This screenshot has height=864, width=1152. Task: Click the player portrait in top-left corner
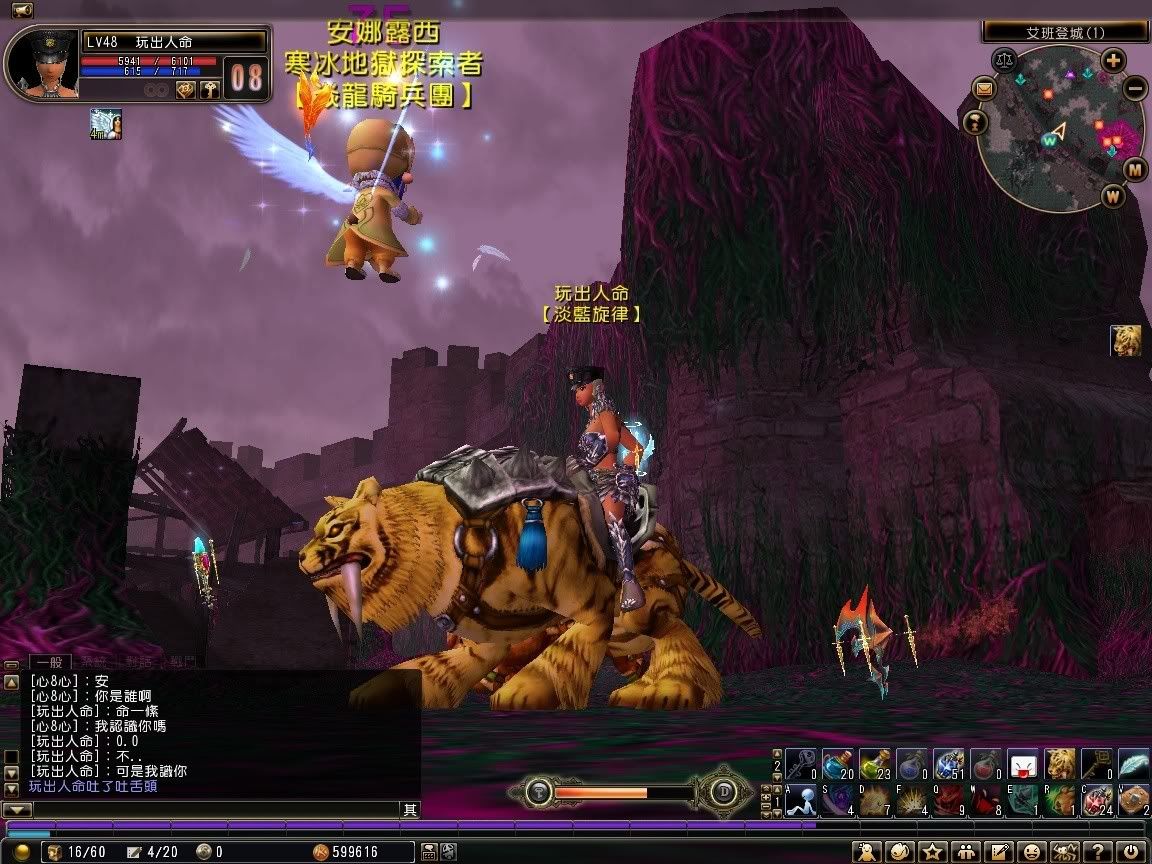(42, 62)
